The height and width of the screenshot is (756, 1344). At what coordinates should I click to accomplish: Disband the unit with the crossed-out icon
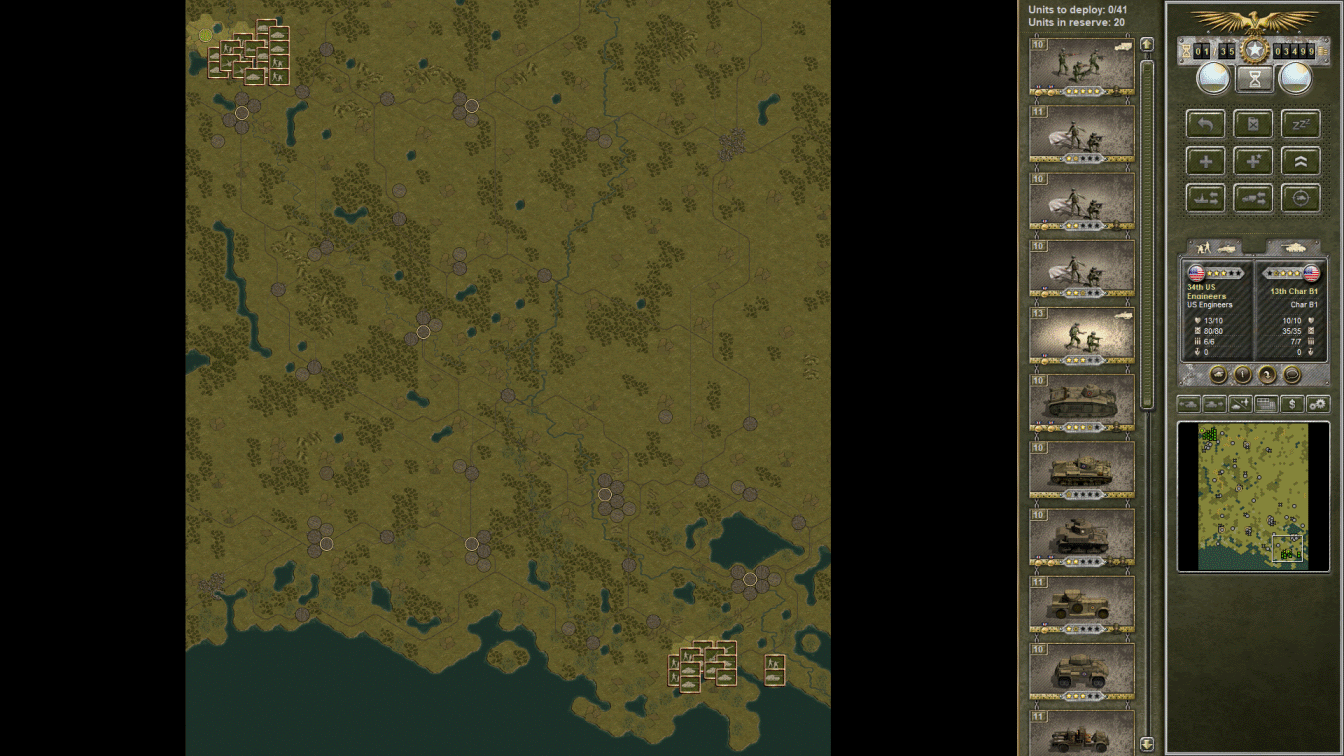[1253, 124]
